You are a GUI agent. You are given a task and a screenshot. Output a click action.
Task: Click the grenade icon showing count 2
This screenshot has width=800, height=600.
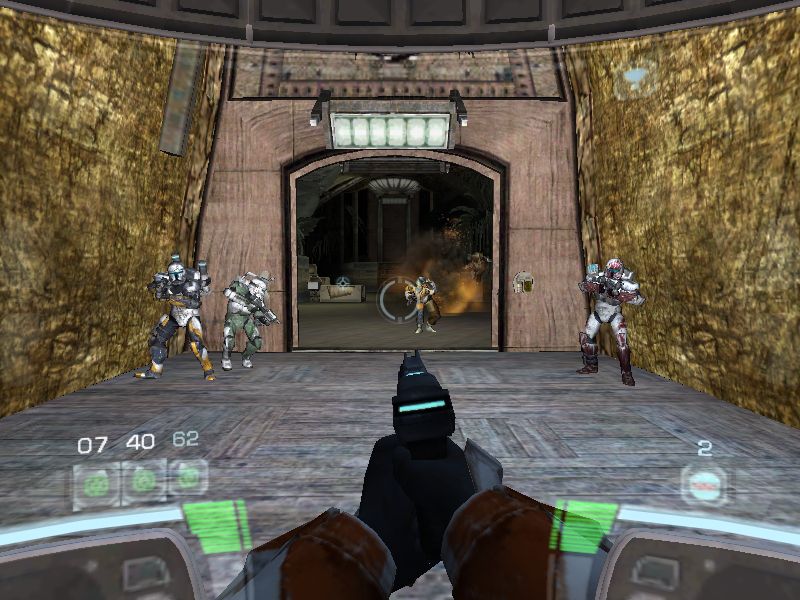[704, 485]
